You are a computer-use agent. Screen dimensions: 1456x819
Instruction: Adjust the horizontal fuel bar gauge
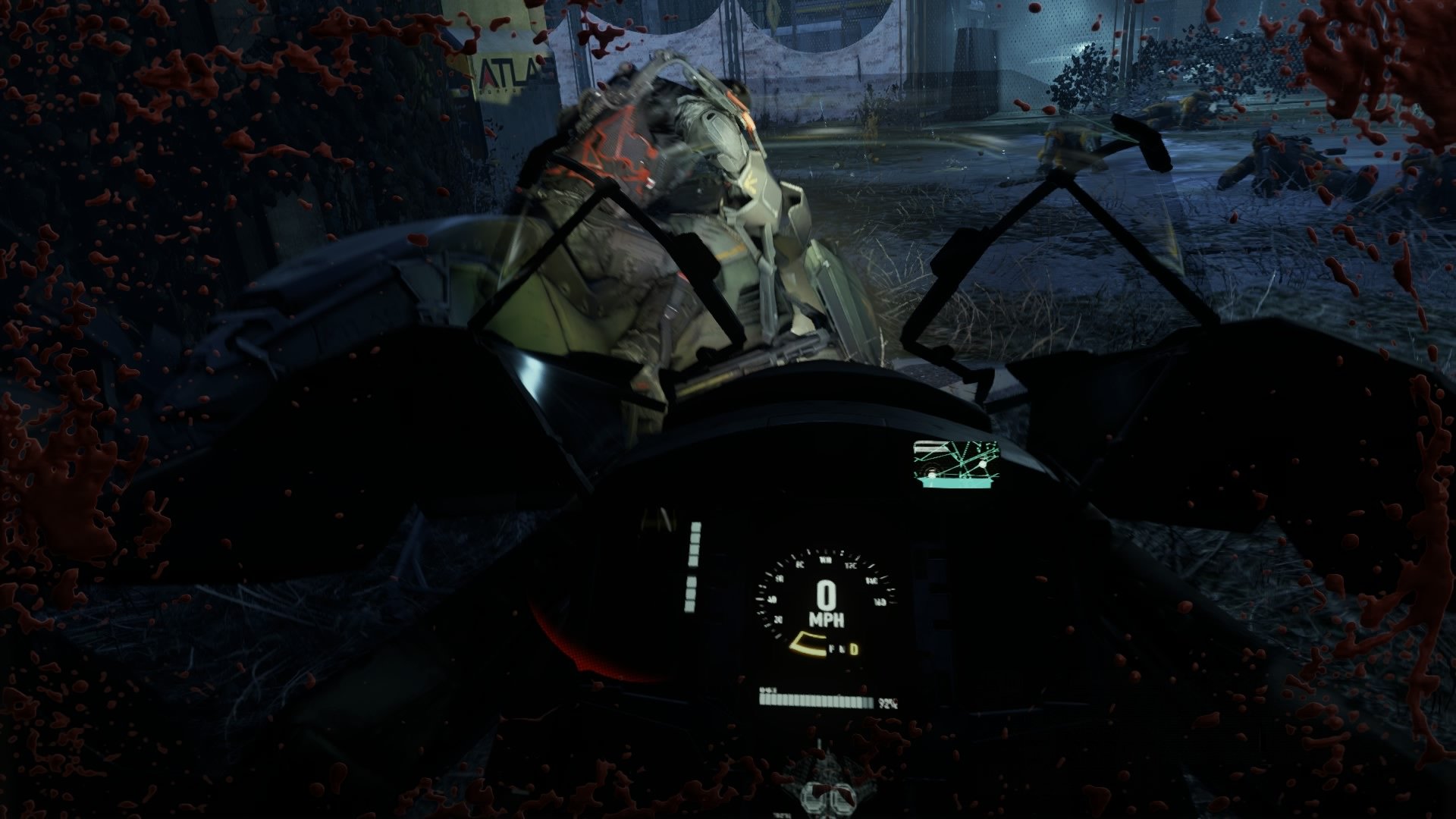click(815, 701)
